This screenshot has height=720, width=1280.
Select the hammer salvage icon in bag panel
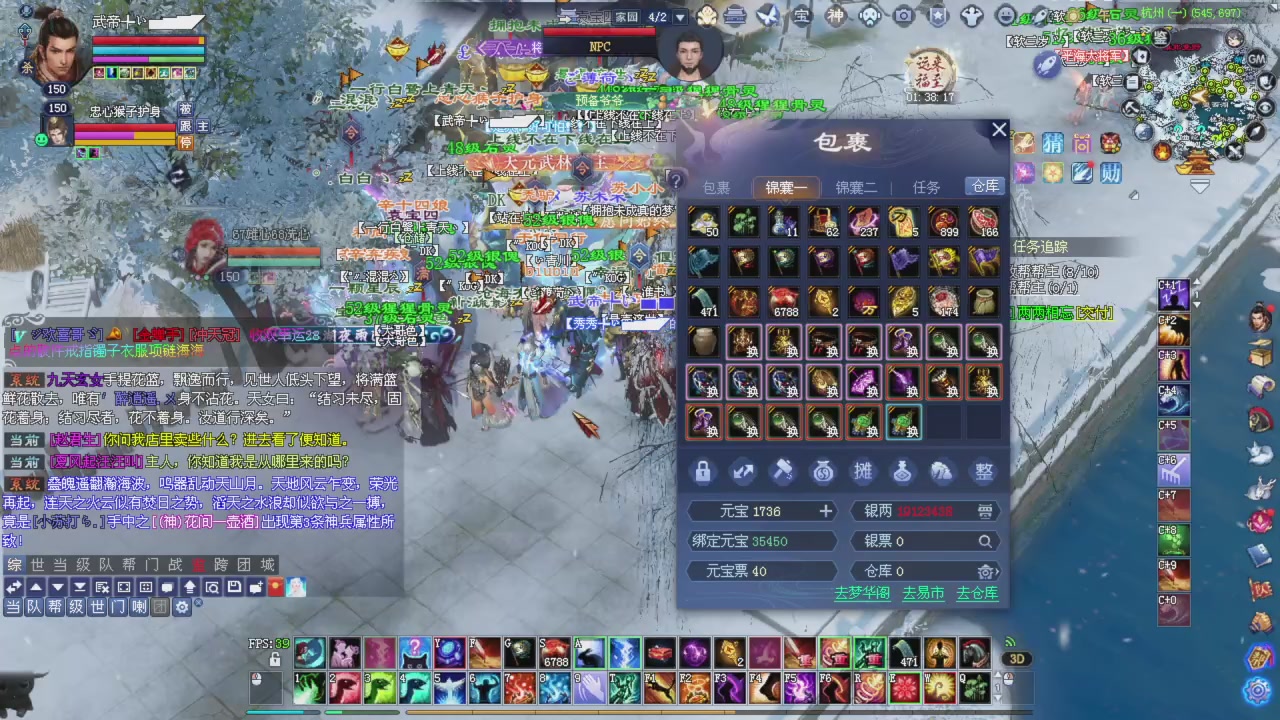point(783,470)
